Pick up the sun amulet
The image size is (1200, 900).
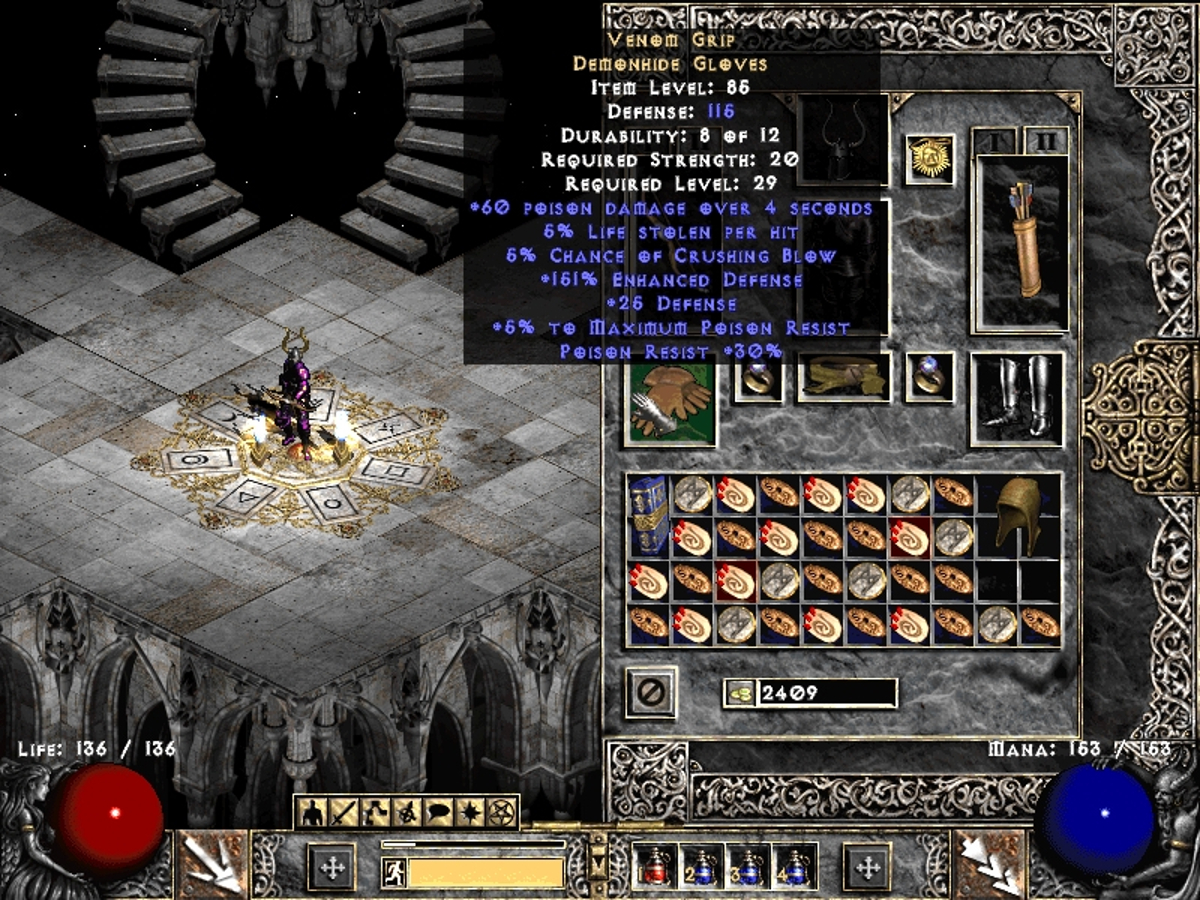(929, 159)
